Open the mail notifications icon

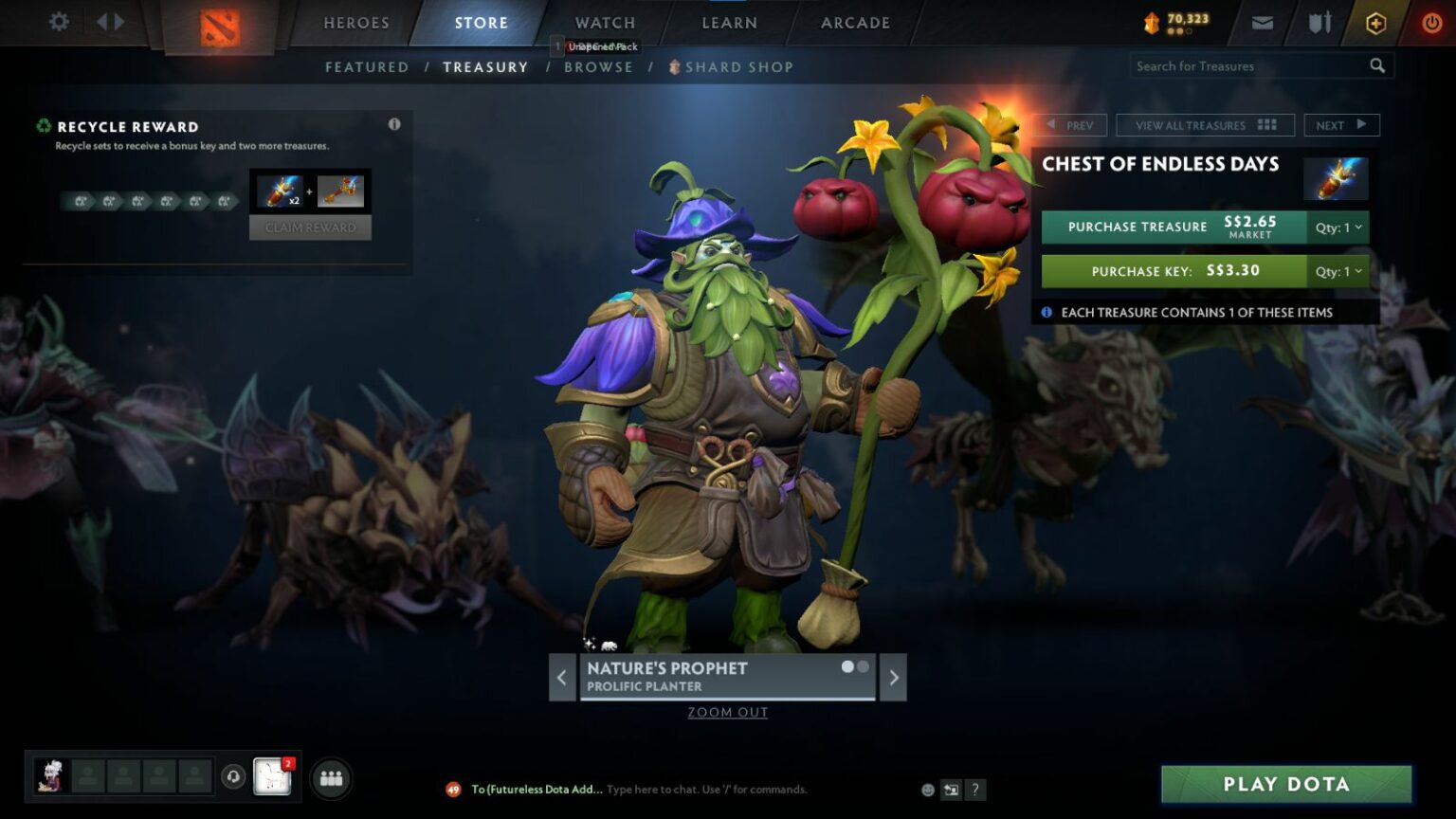(x=1263, y=22)
